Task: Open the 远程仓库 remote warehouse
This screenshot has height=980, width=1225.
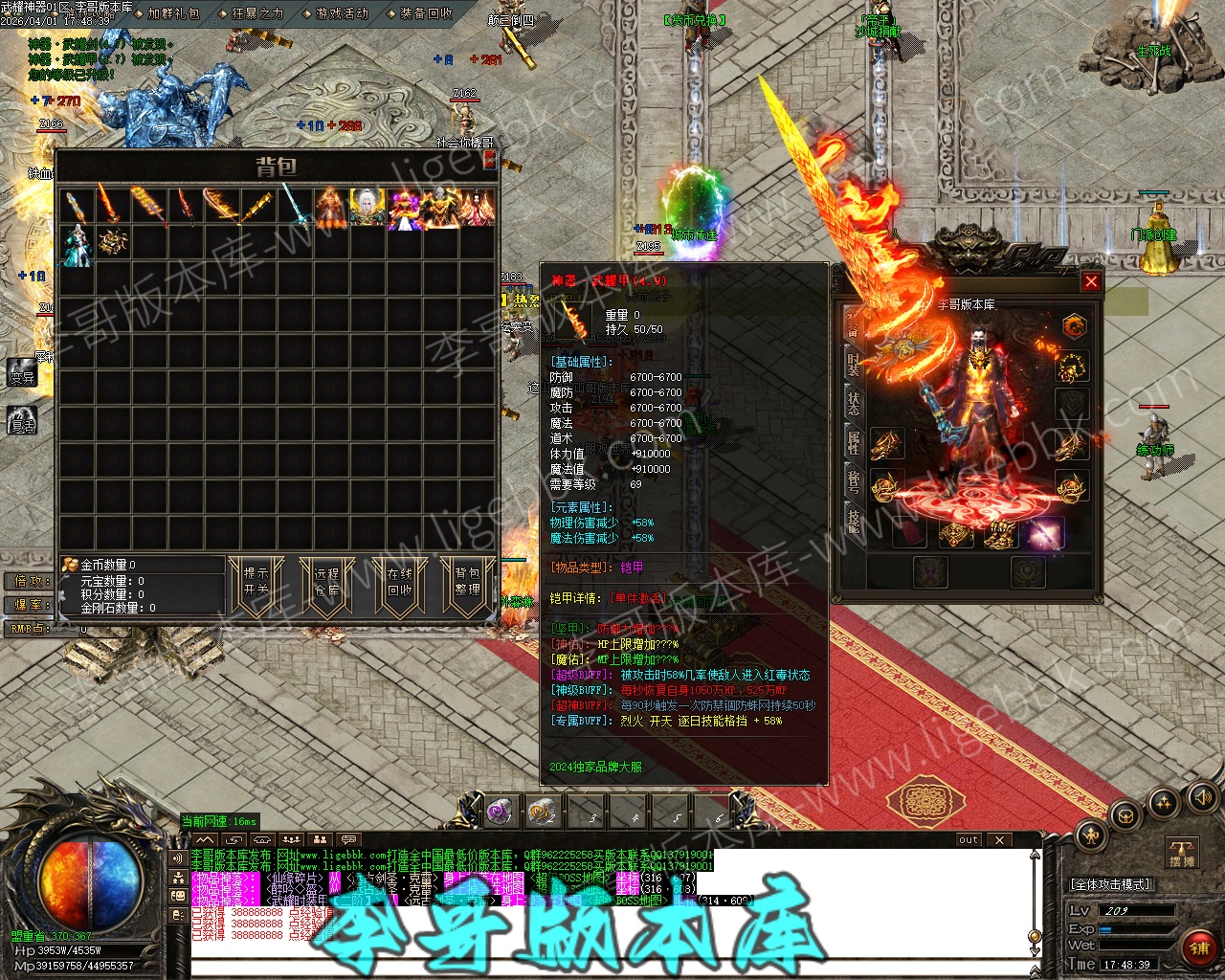Action: pos(327,581)
